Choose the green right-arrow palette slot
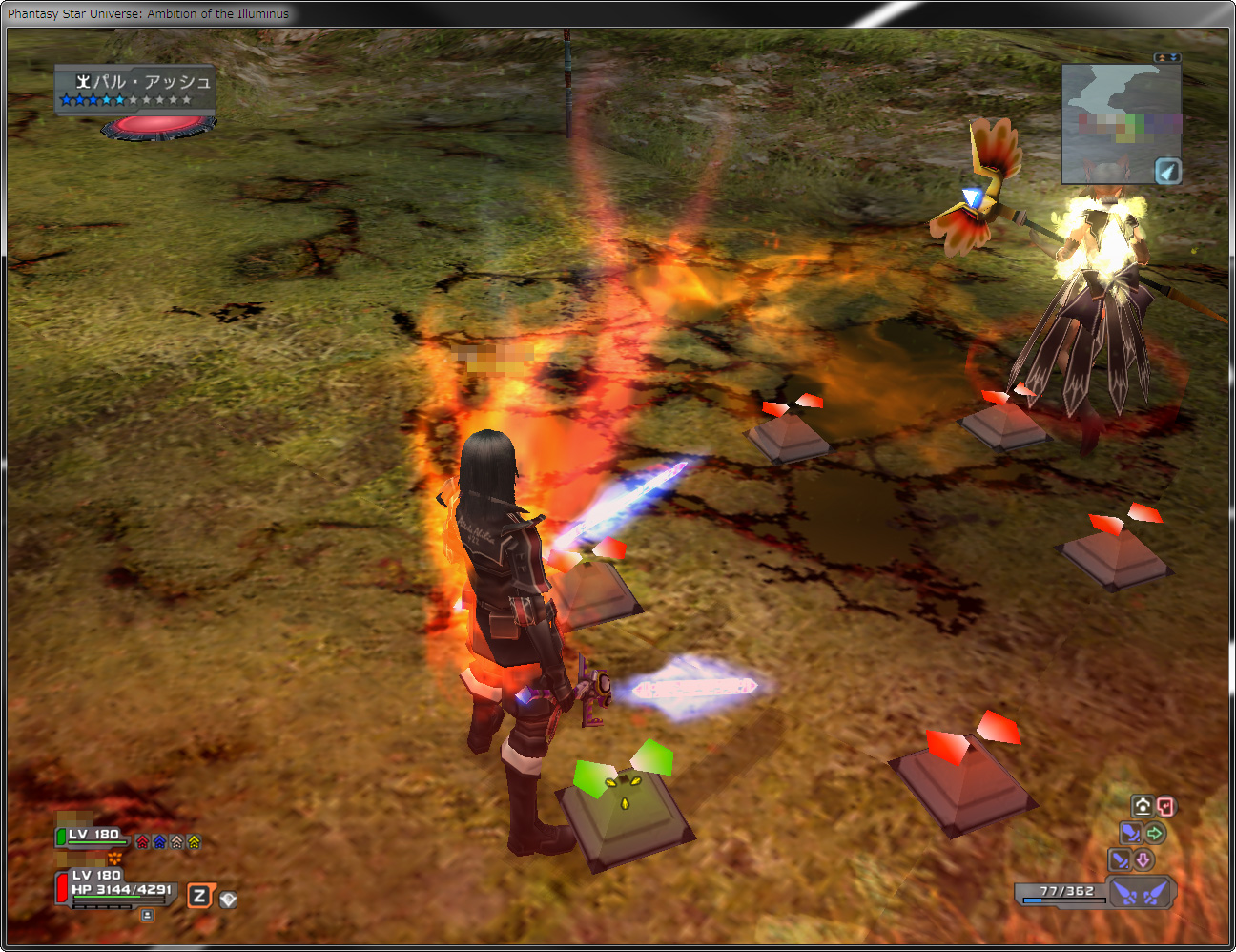 1155,834
